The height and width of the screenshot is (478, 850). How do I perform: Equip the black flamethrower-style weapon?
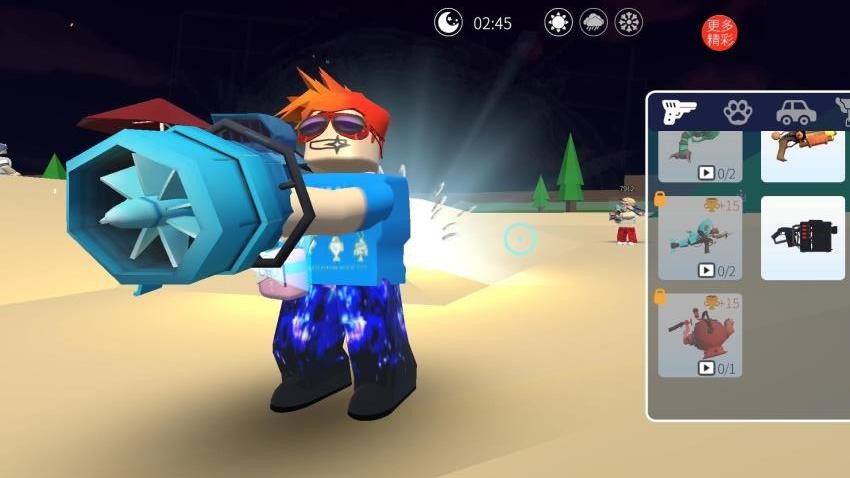[x=803, y=237]
